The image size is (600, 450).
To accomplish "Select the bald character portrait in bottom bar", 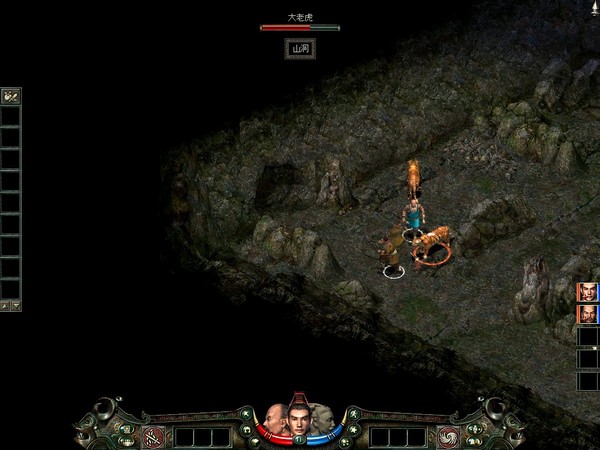I will (x=276, y=419).
